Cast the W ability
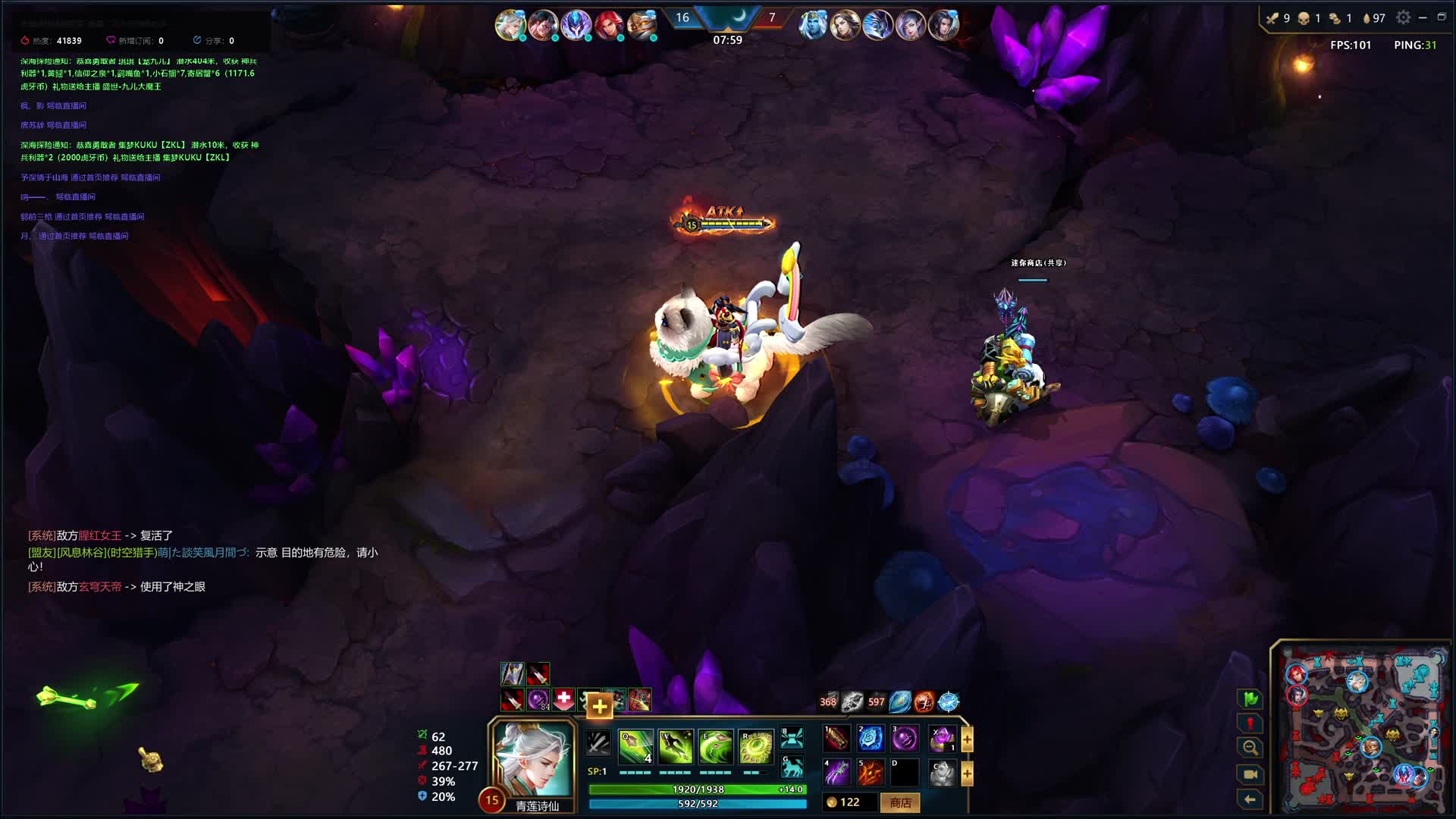The image size is (1456, 819). click(675, 747)
